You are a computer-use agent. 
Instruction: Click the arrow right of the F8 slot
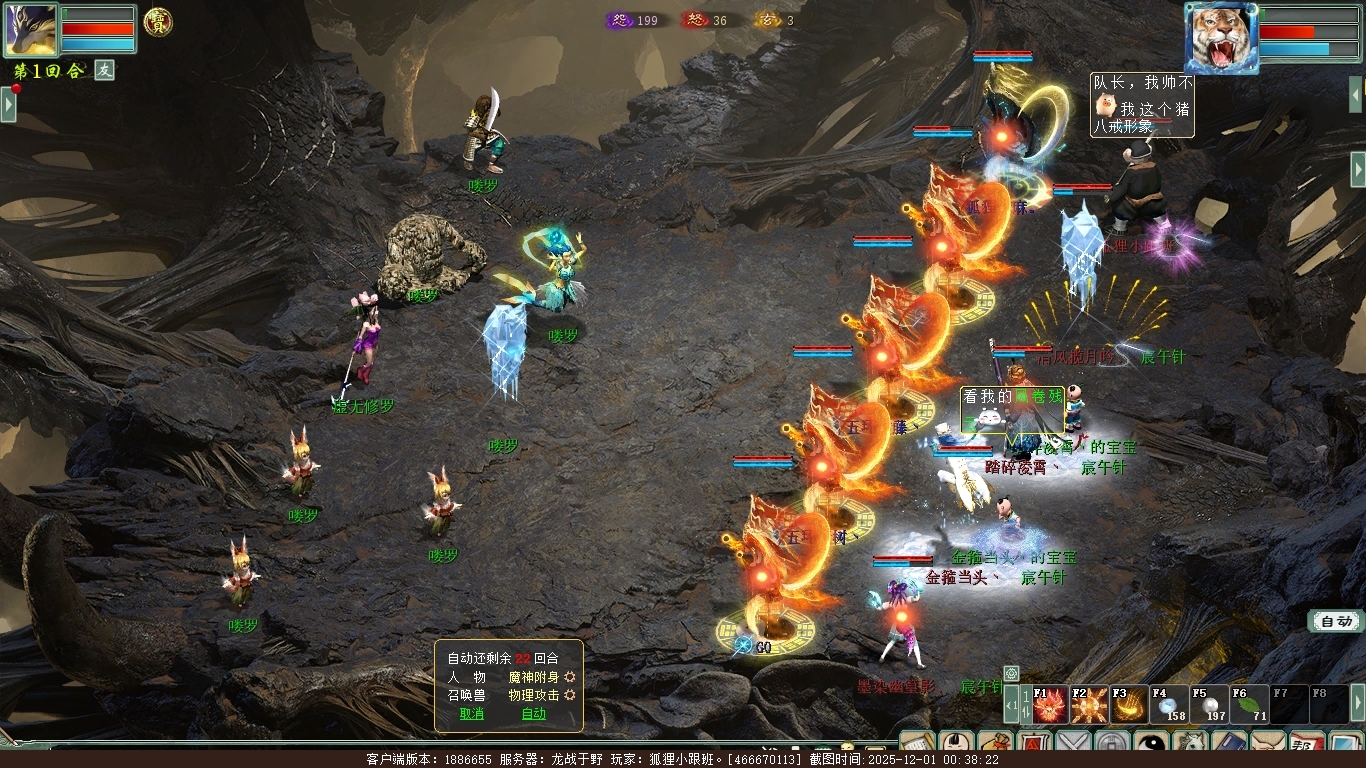(1357, 702)
